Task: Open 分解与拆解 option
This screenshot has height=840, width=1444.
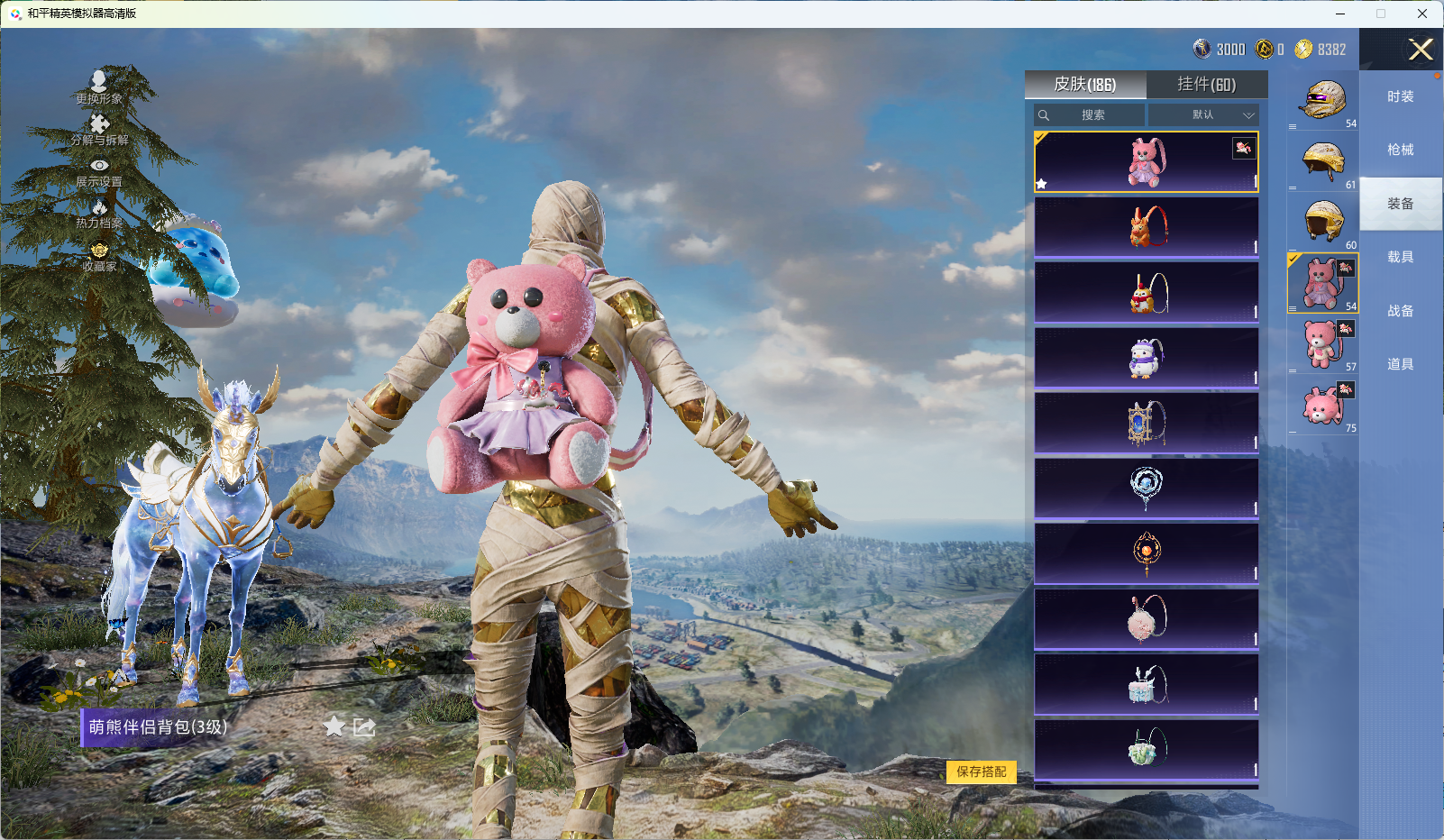Action: point(99,130)
